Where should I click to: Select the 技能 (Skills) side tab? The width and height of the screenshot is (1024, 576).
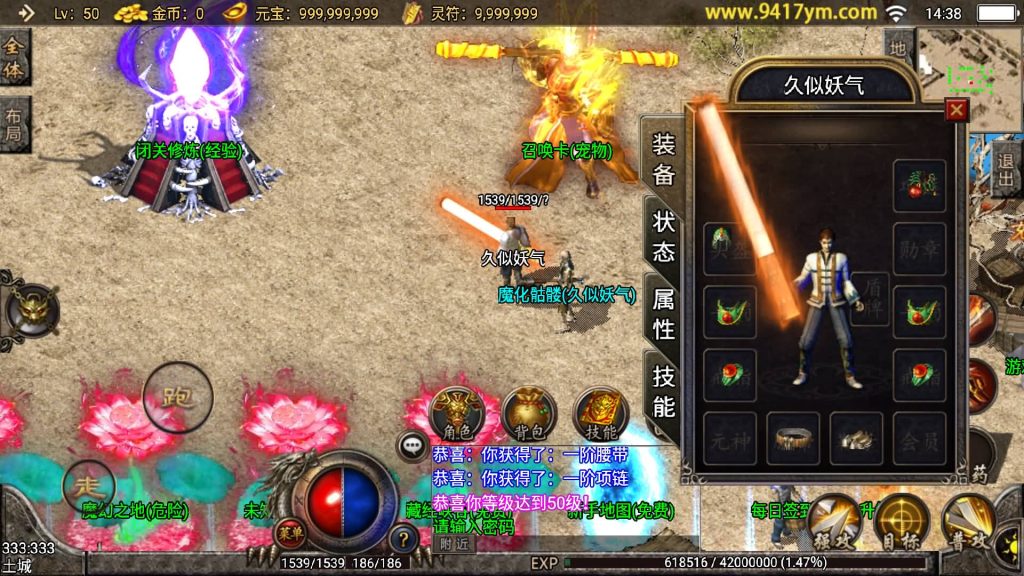[663, 391]
